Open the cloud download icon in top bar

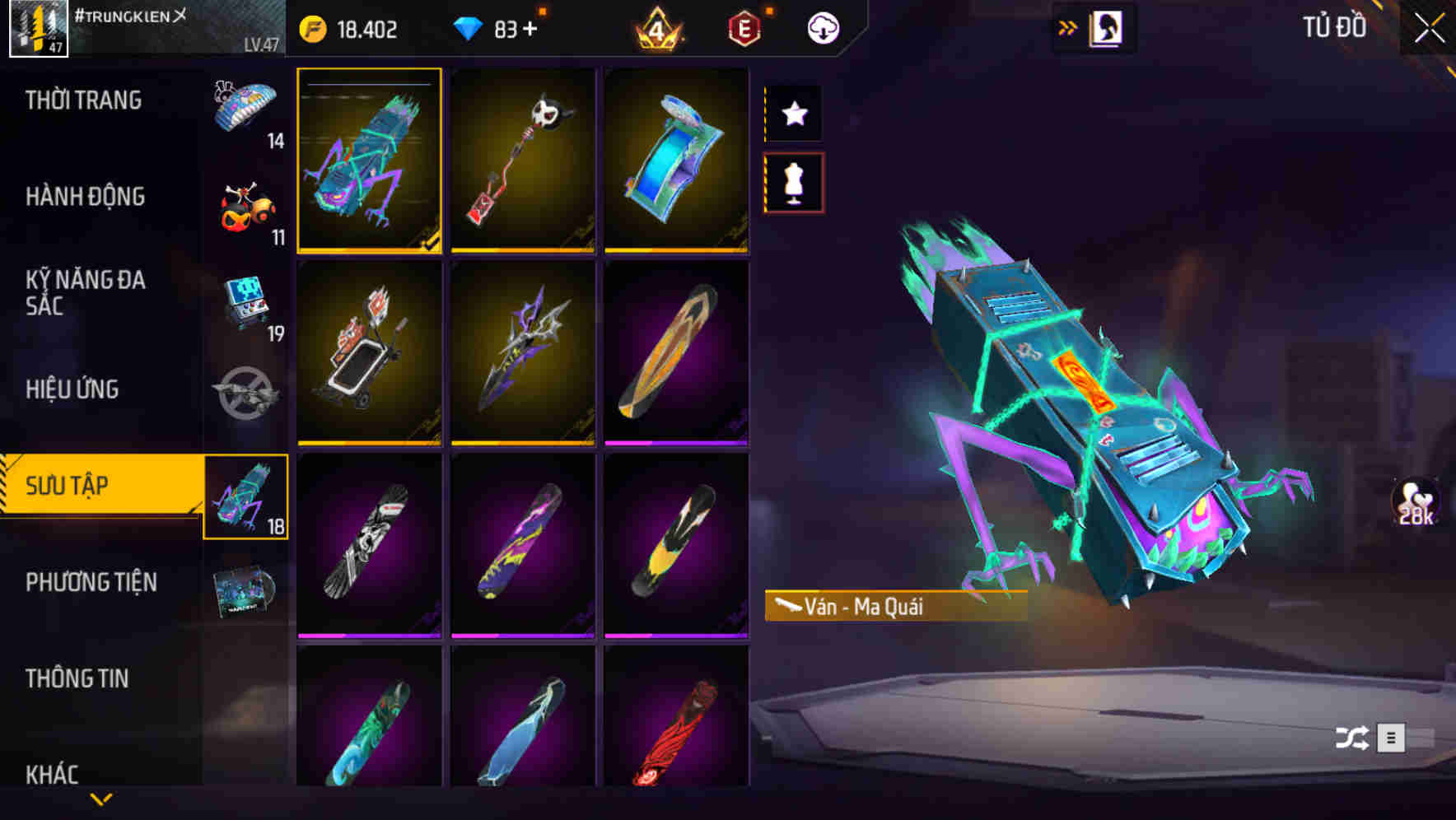(822, 27)
